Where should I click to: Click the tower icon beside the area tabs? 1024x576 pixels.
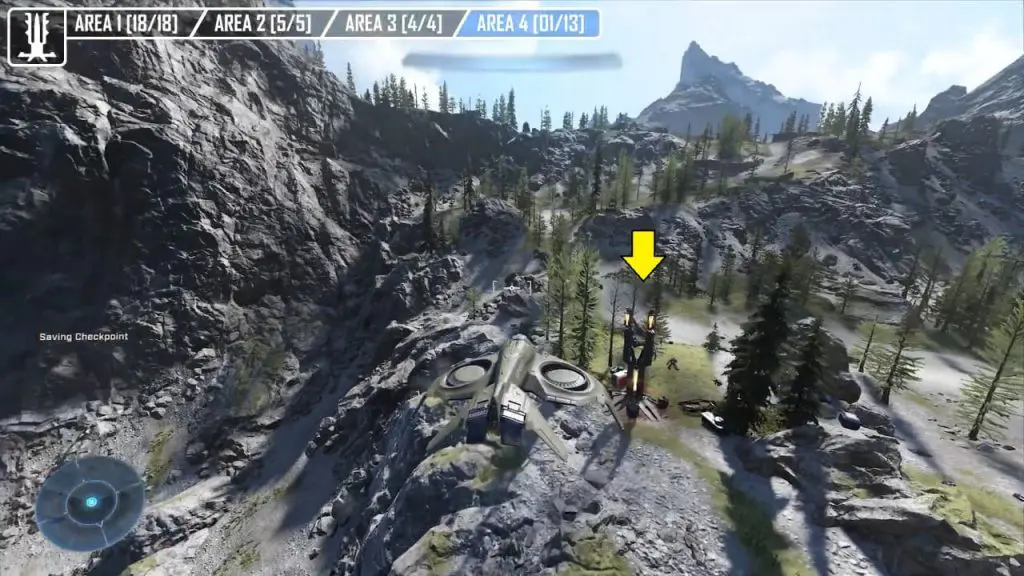[37, 37]
